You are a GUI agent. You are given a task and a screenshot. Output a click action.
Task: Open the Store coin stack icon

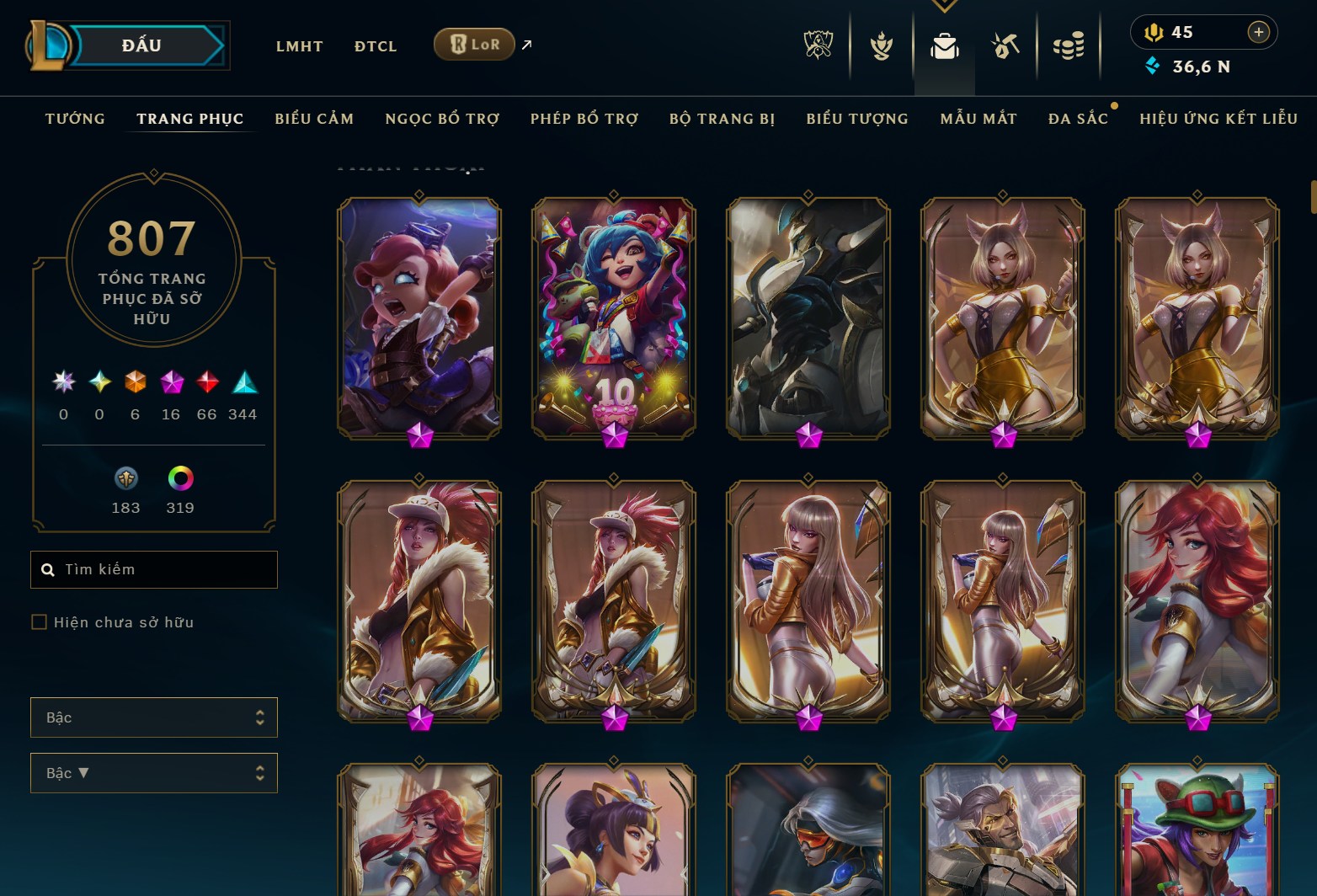point(1068,46)
